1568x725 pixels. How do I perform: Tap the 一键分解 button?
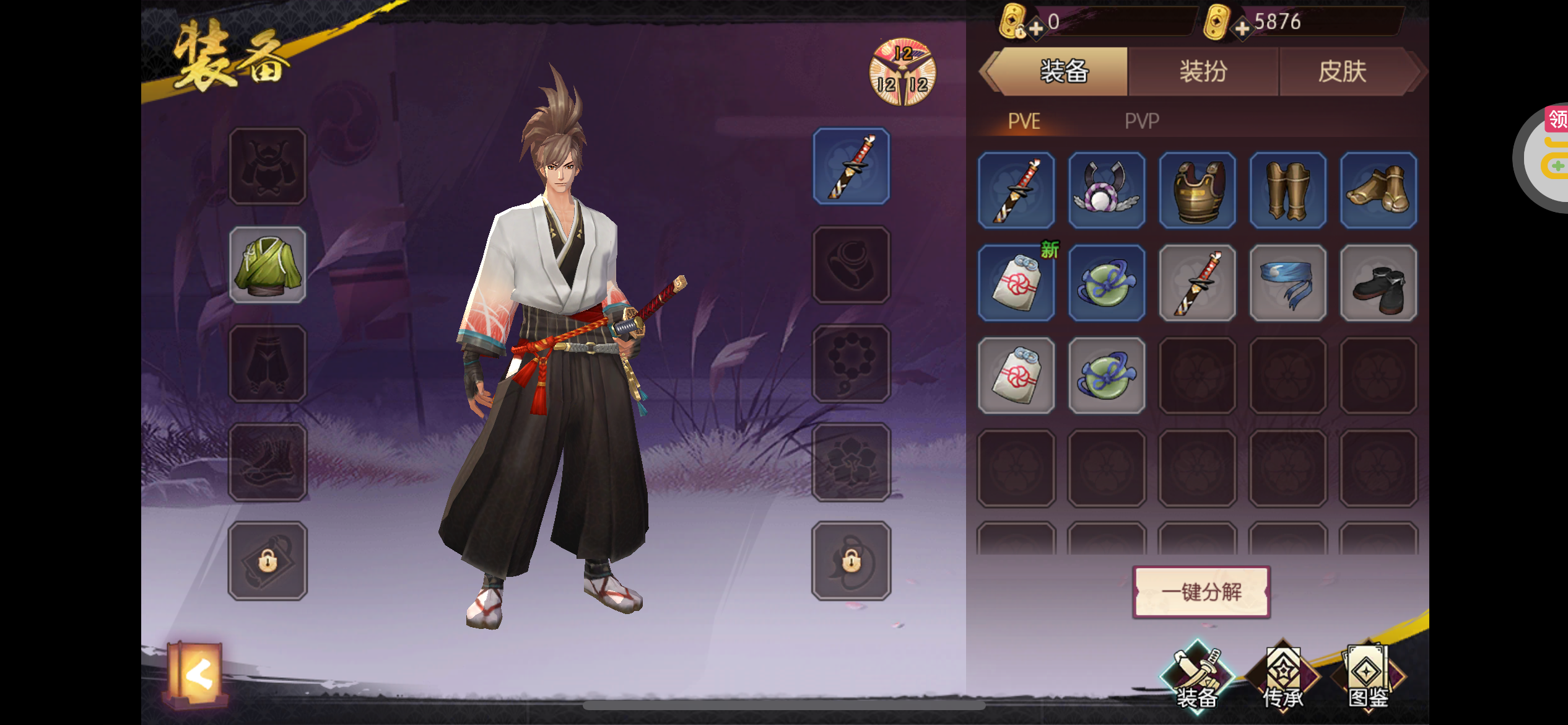tap(1201, 592)
